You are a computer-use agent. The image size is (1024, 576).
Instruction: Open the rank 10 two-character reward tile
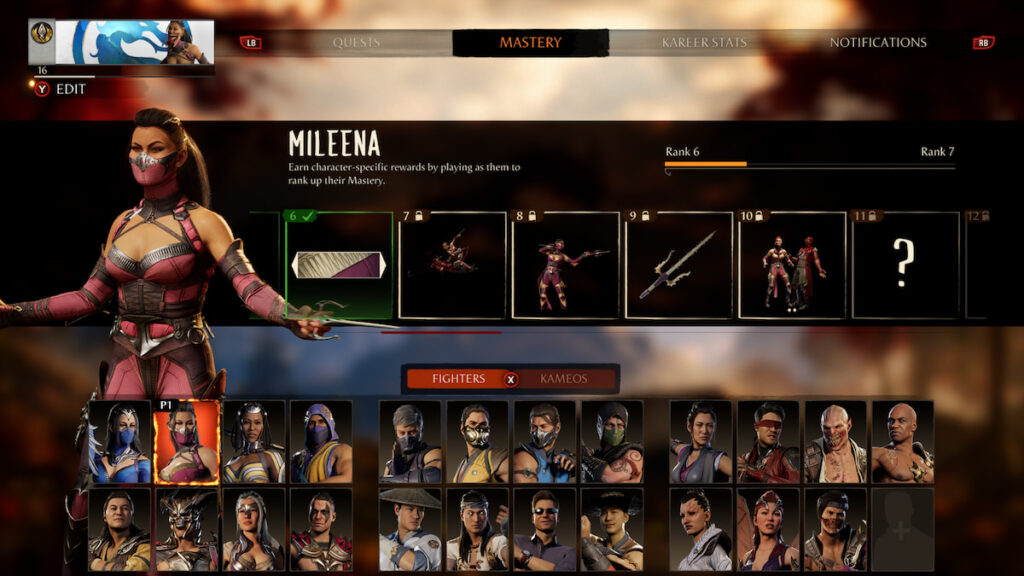click(792, 265)
